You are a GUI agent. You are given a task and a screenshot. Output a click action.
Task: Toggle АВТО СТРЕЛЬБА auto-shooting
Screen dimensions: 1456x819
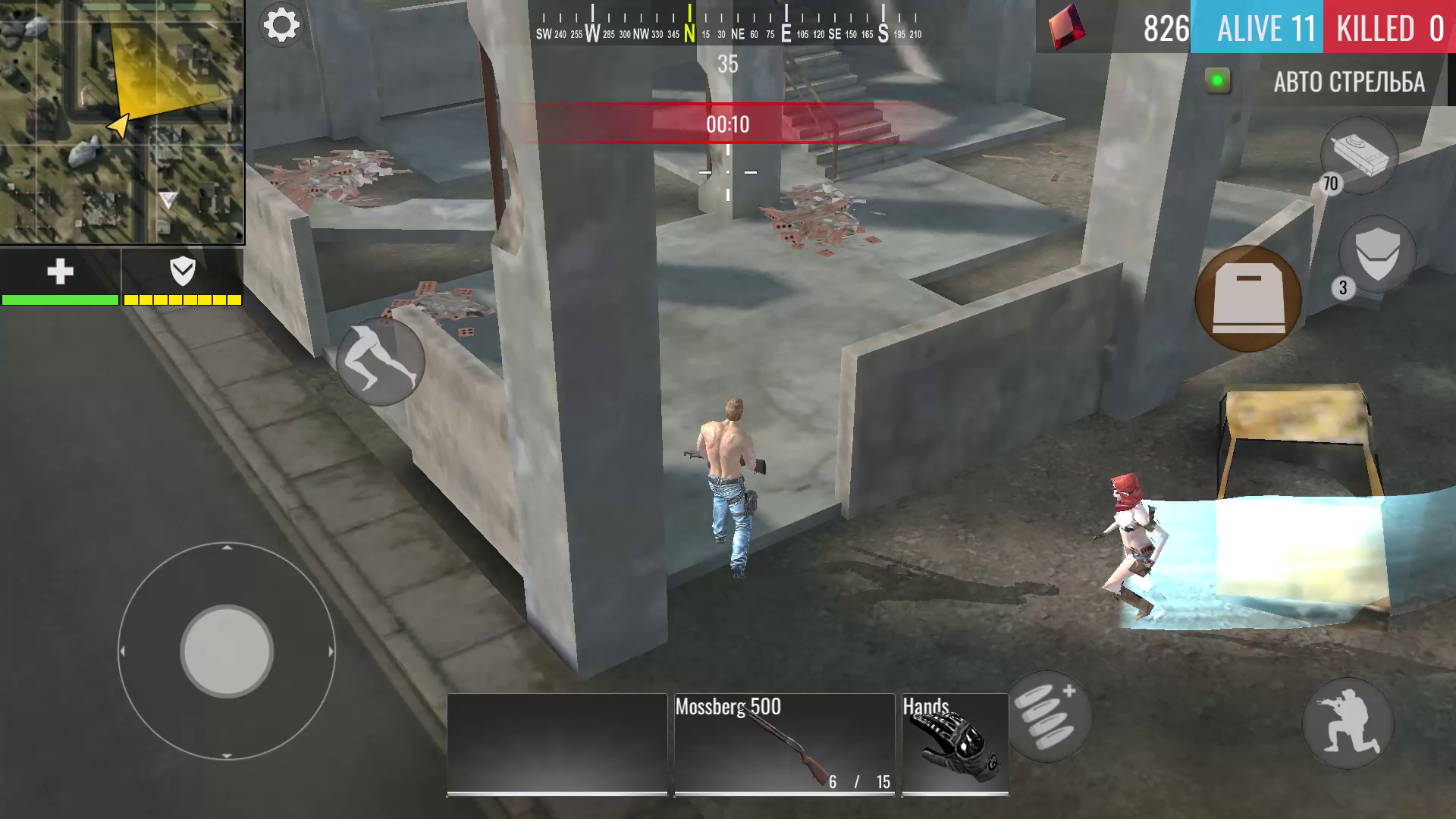(x=1350, y=83)
